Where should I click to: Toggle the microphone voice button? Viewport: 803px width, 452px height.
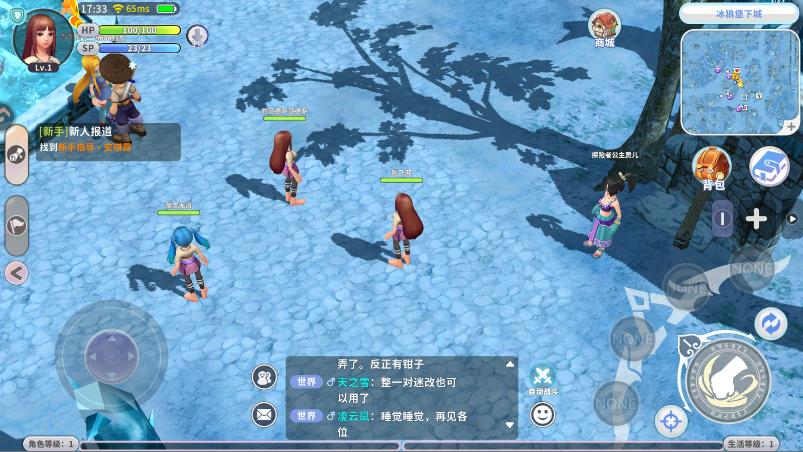tap(198, 36)
